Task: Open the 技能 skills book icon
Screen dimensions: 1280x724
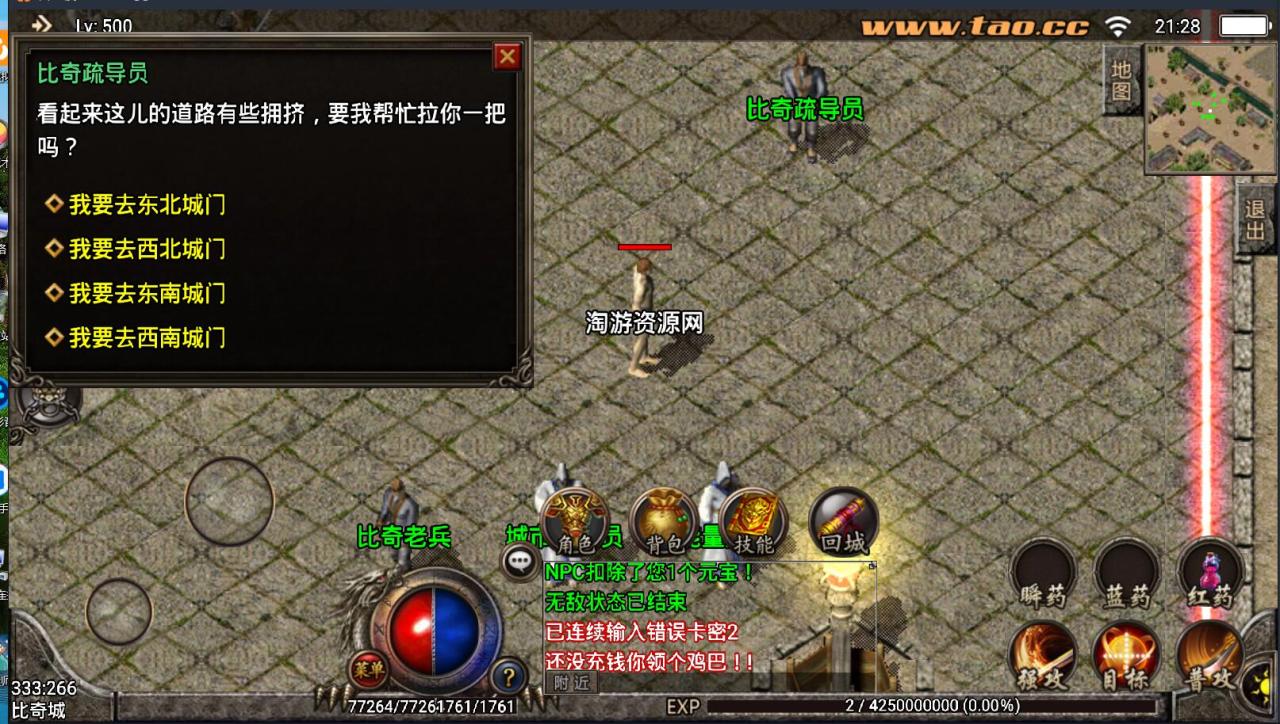Action: click(x=752, y=518)
